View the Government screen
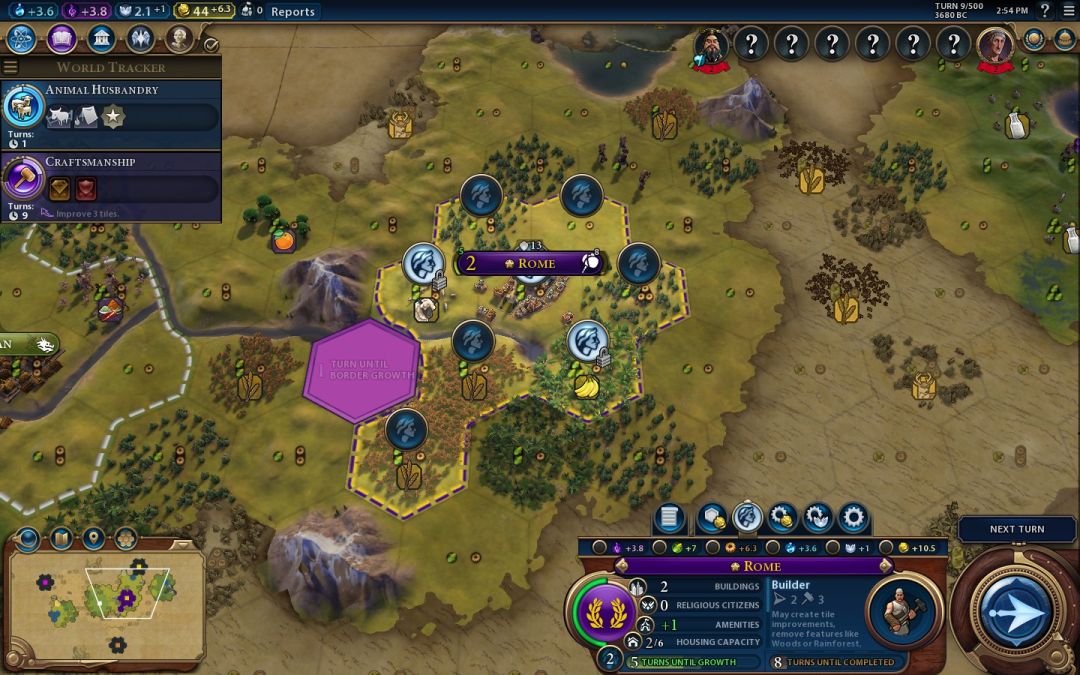This screenshot has width=1080, height=675. (x=101, y=39)
